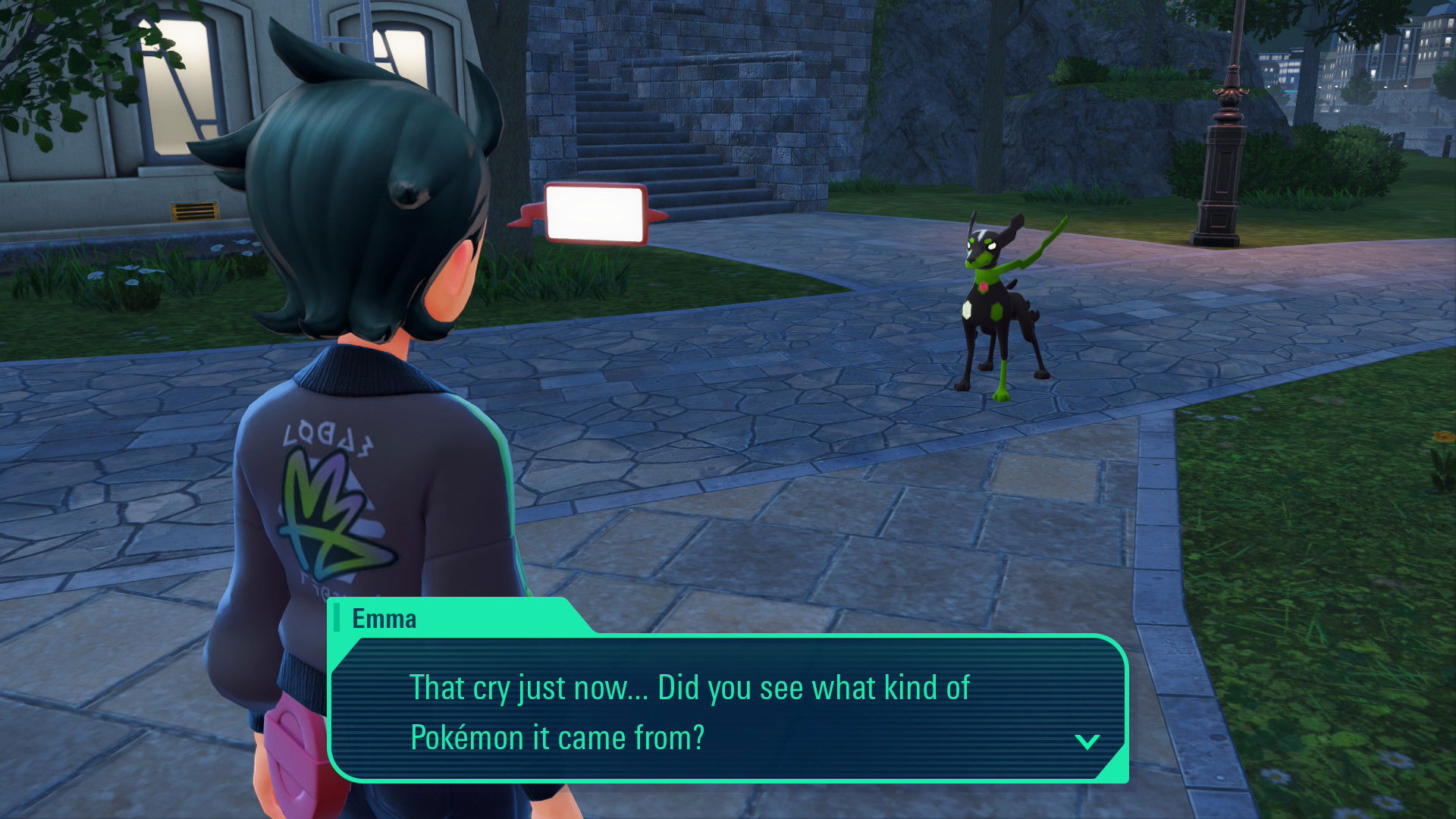Click the arrow indicator inside the dialogue panel
This screenshot has height=819, width=1456.
tap(1088, 743)
